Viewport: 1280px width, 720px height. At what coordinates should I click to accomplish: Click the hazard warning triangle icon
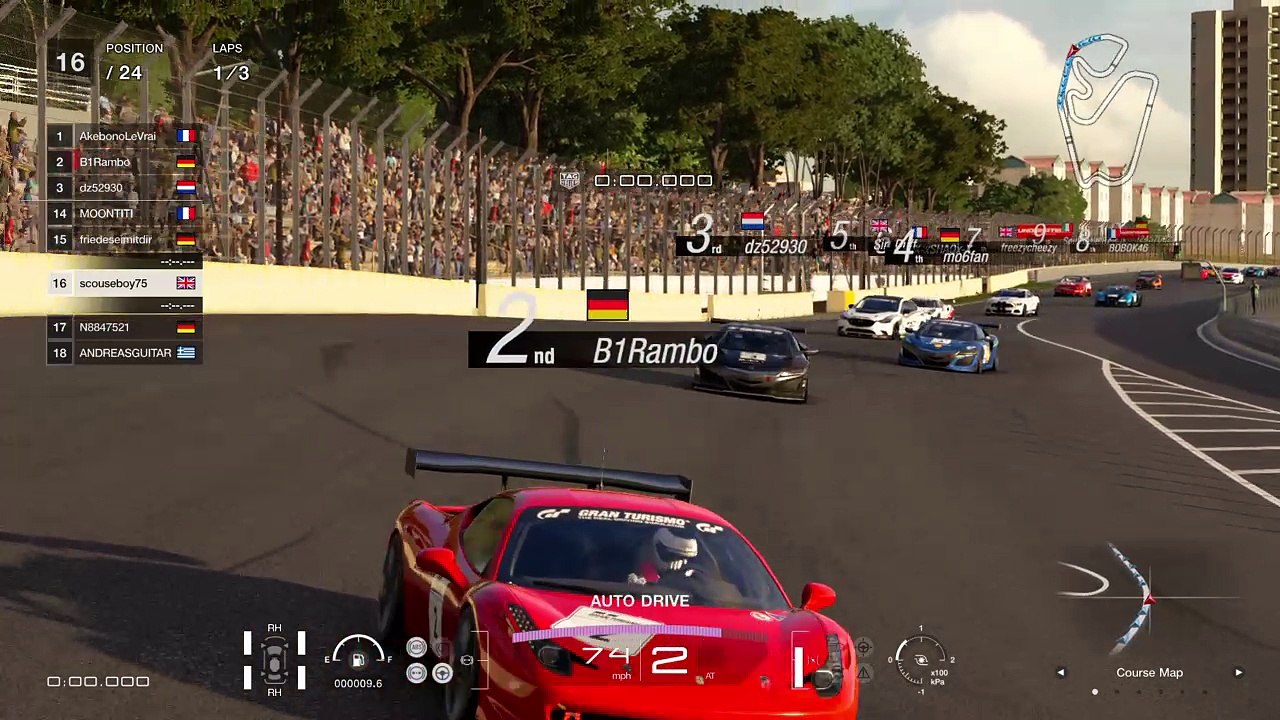864,673
